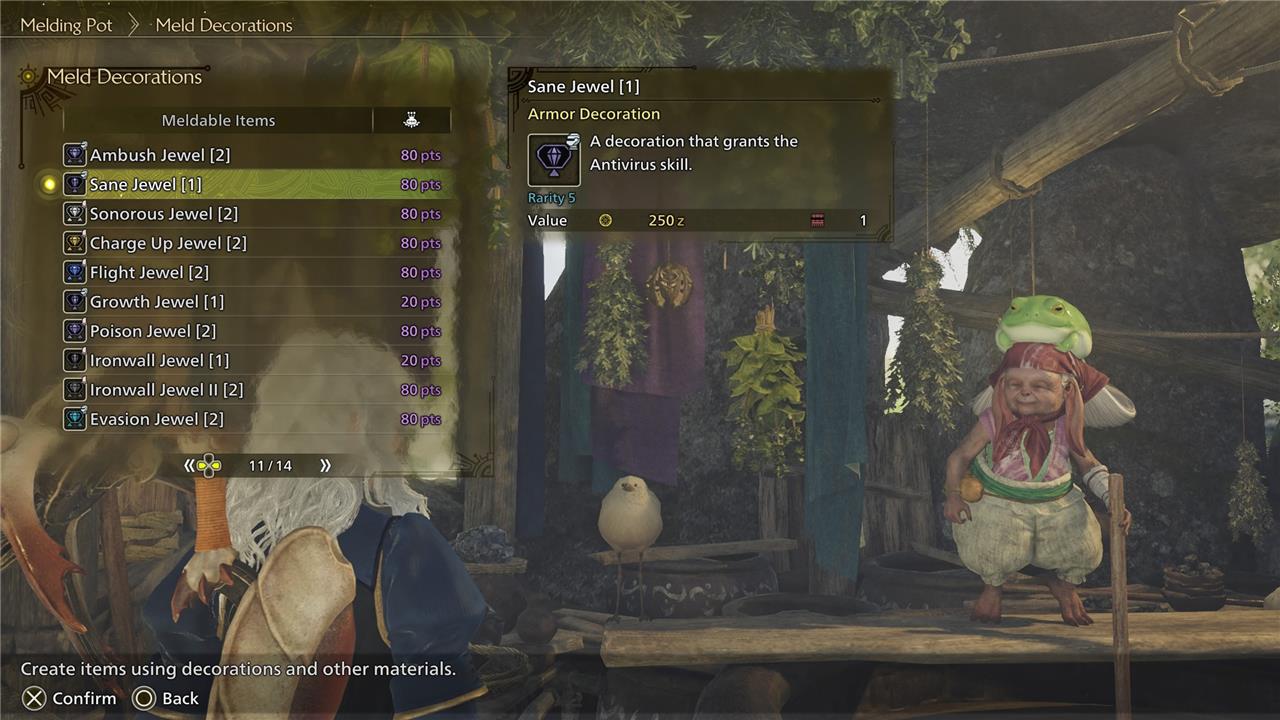Viewport: 1280px width, 720px height.
Task: Choose Ironwall Jewel II [2] to meld
Action: (166, 389)
